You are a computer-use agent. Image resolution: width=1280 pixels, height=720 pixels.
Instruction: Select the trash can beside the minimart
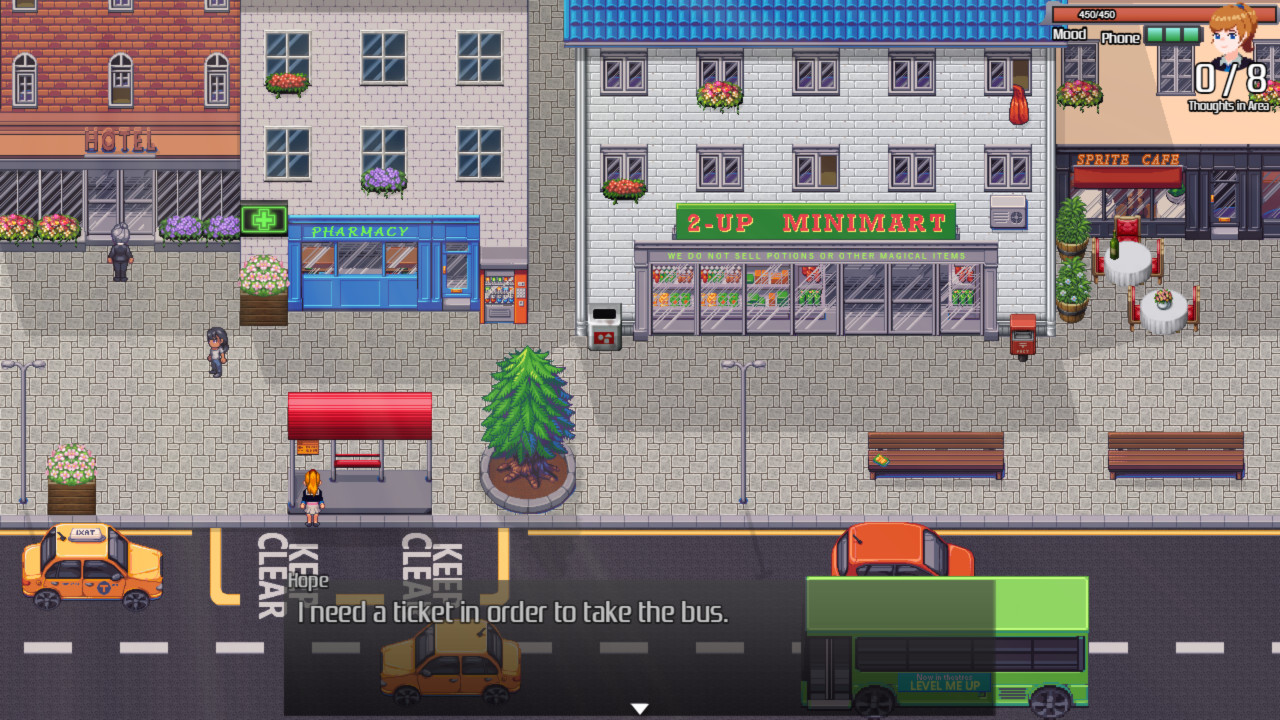pyautogui.click(x=603, y=327)
